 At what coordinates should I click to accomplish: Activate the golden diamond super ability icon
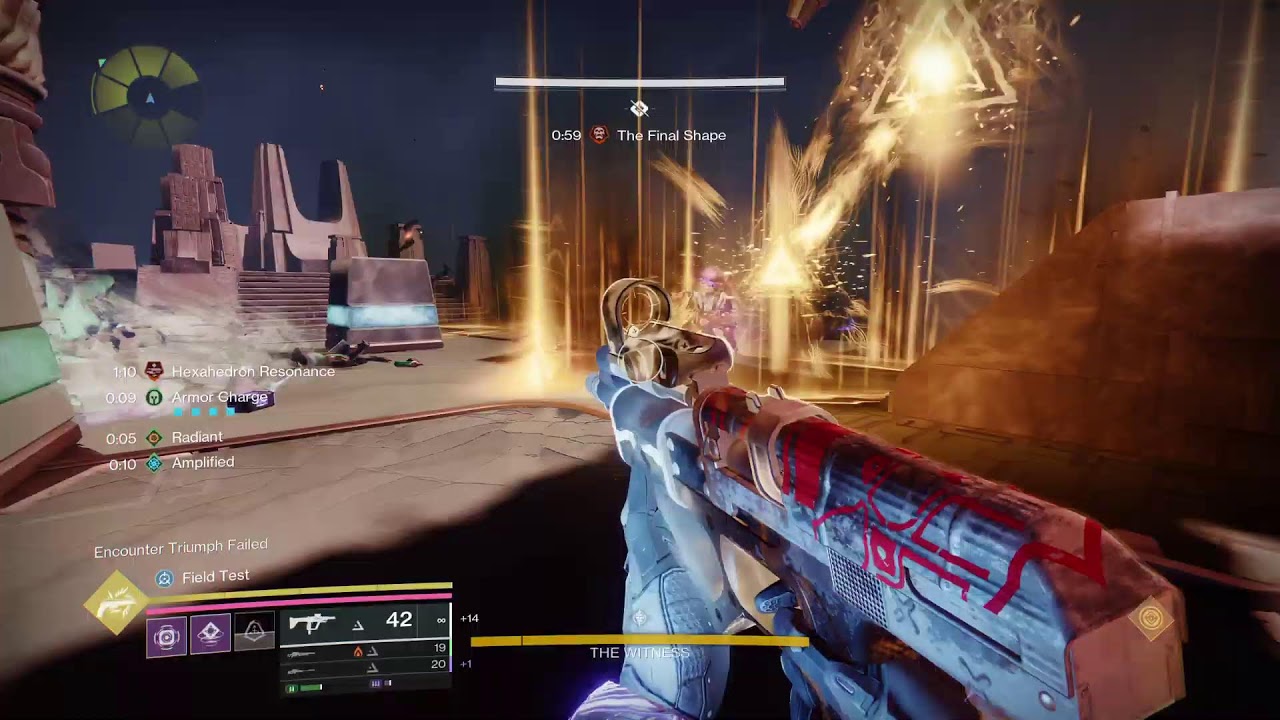(116, 602)
